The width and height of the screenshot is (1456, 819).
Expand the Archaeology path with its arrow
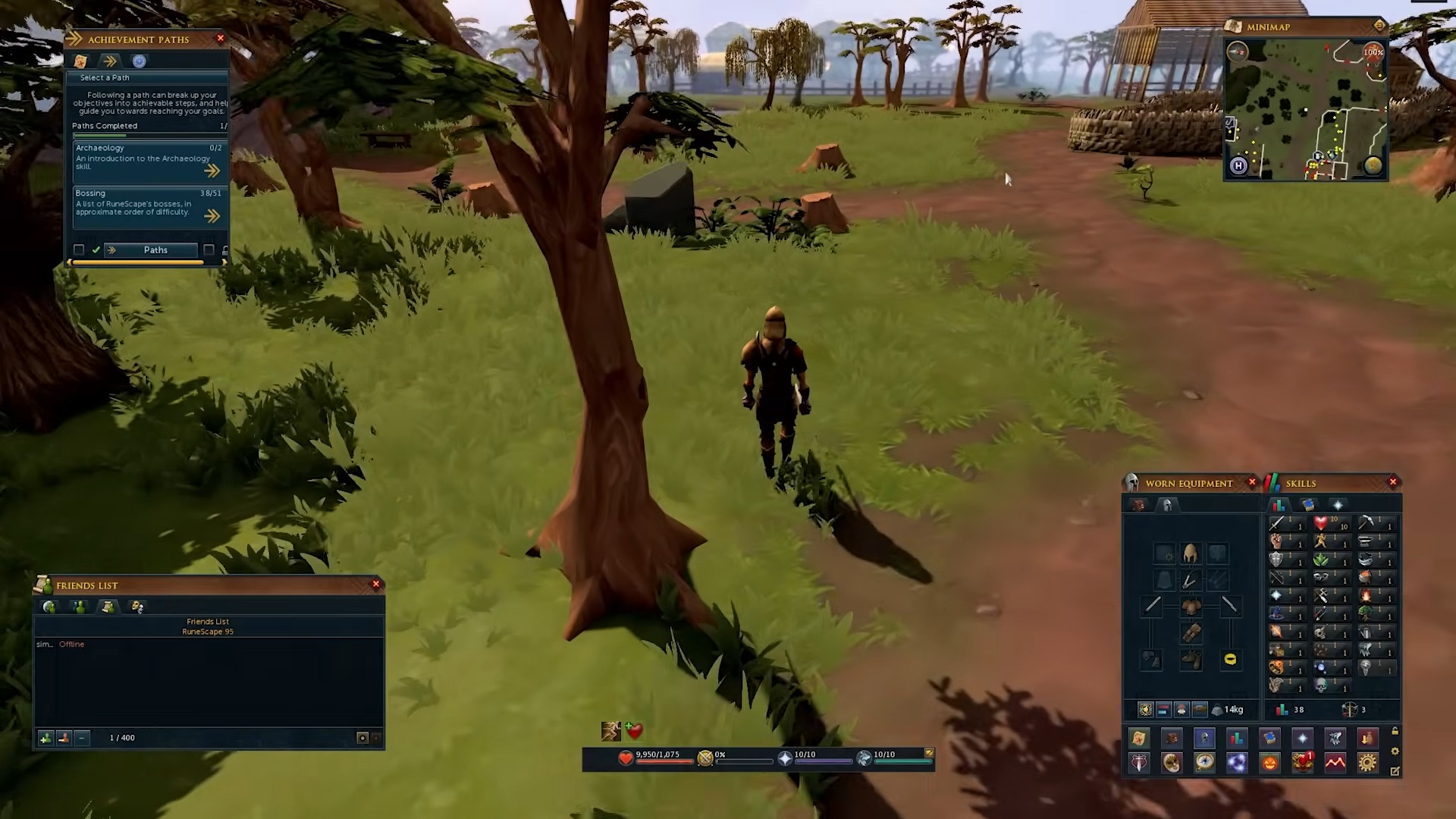coord(213,171)
